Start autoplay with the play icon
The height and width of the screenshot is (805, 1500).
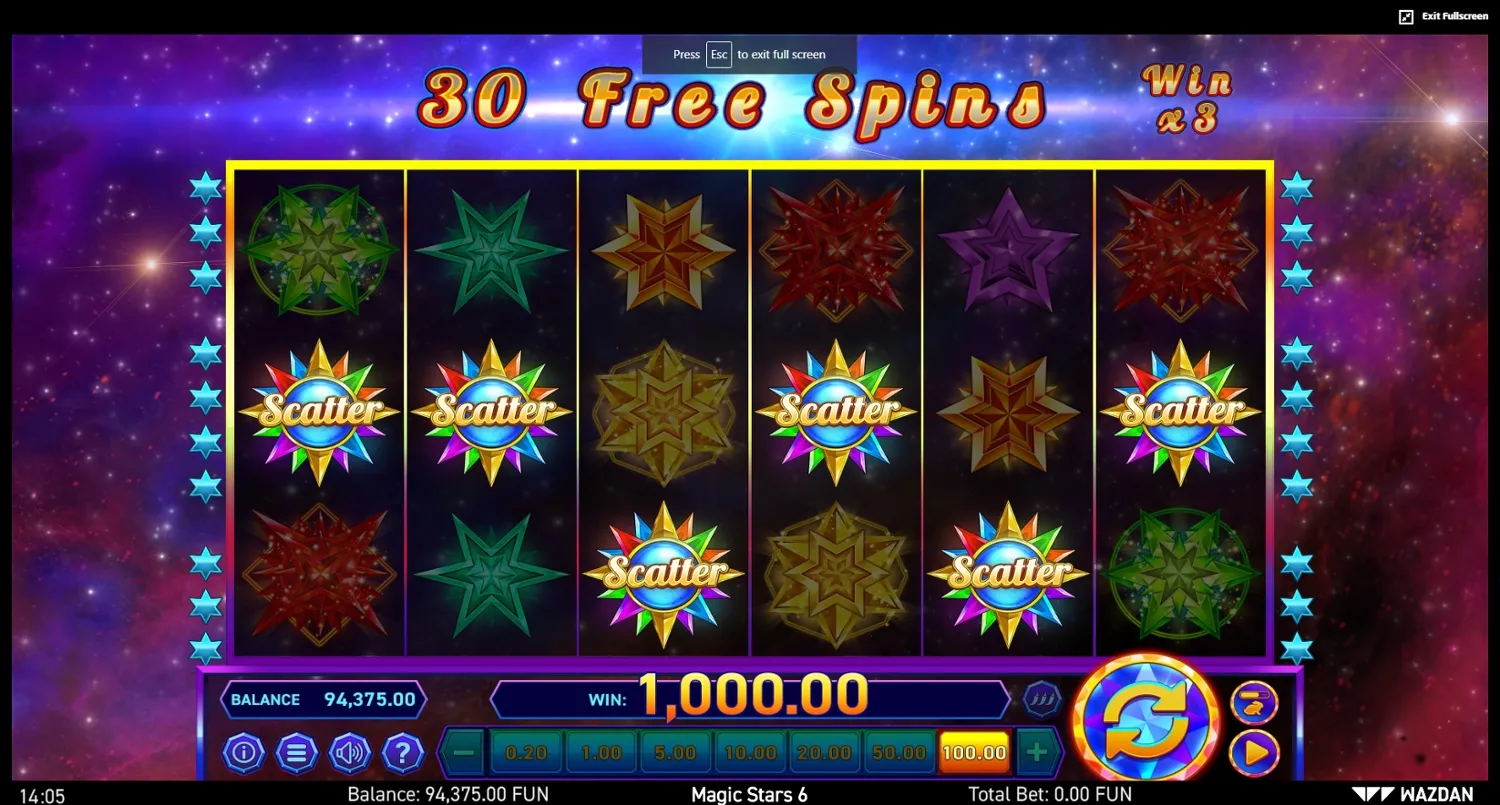pos(1254,755)
